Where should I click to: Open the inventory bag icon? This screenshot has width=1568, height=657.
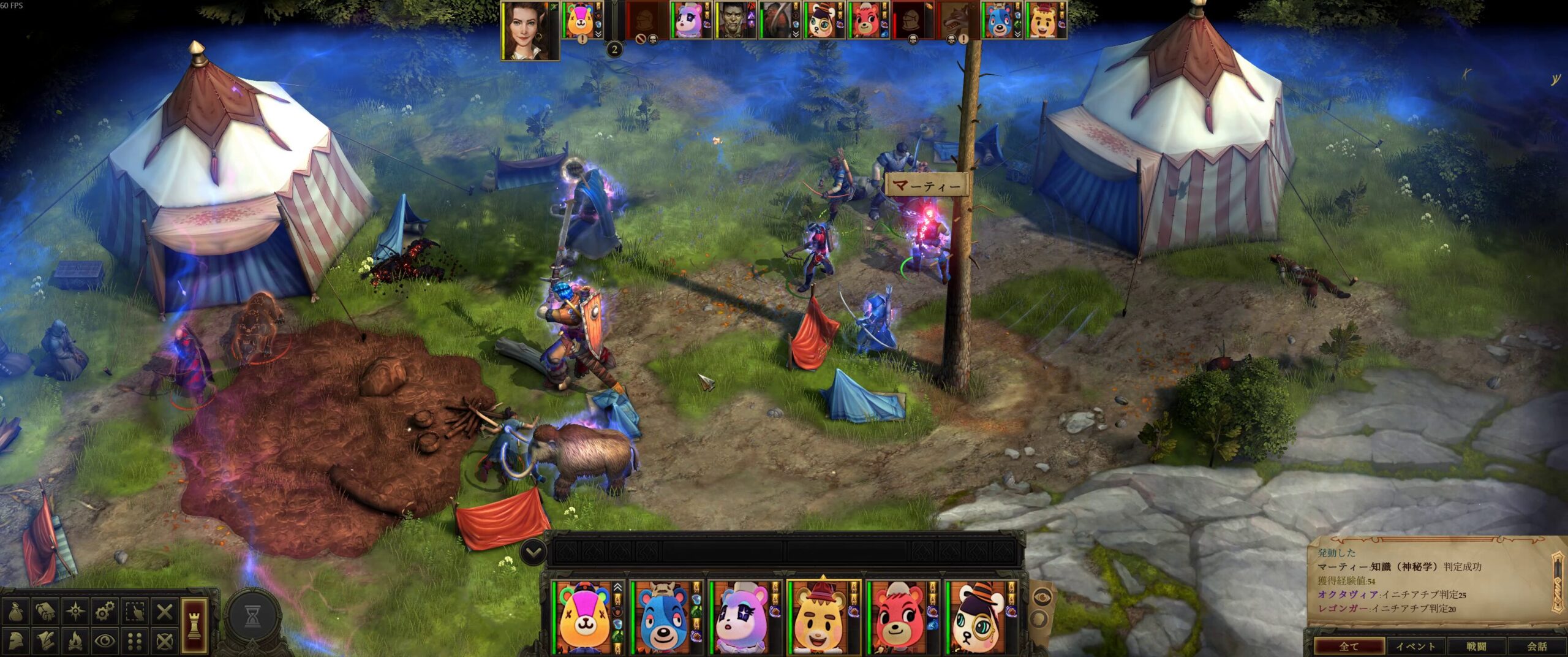[15, 611]
